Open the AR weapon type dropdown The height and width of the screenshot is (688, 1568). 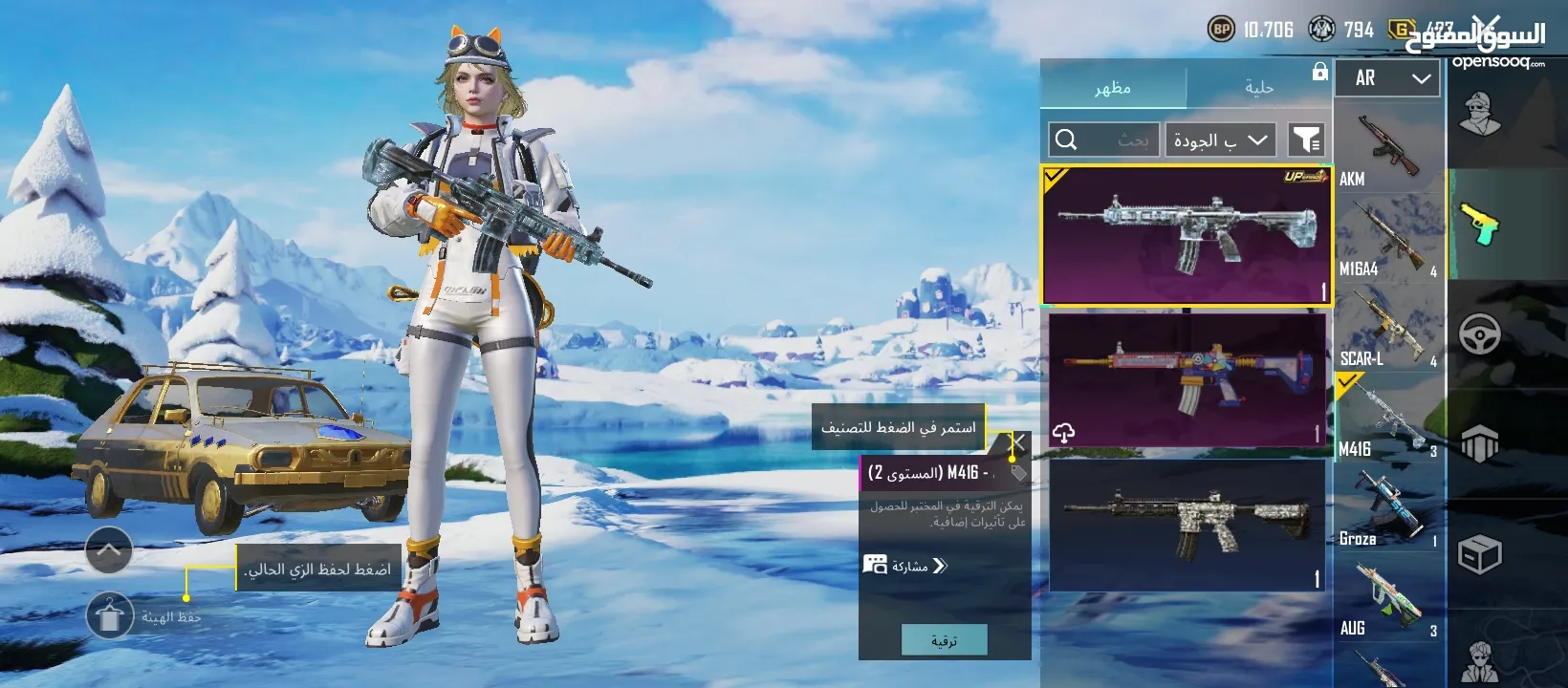[1388, 79]
